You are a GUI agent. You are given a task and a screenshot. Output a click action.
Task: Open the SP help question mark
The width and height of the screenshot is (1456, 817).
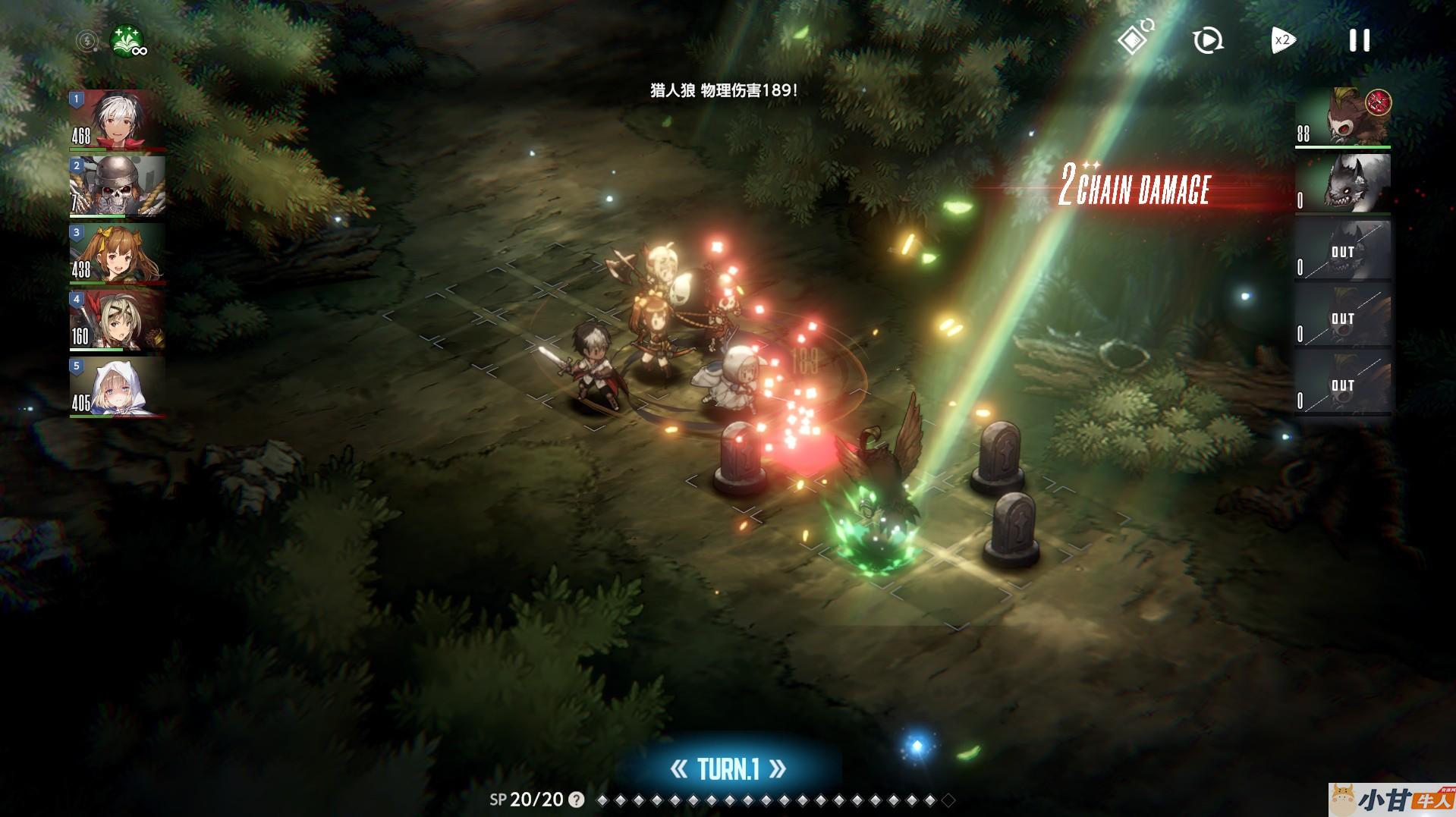577,800
